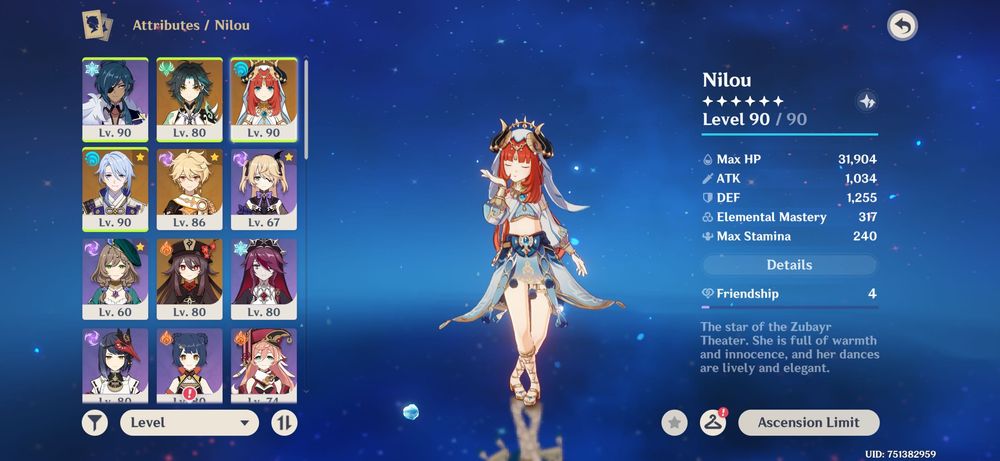Image resolution: width=1000 pixels, height=461 pixels.
Task: Close the Attributes screen with the back arrow
Action: tap(902, 26)
